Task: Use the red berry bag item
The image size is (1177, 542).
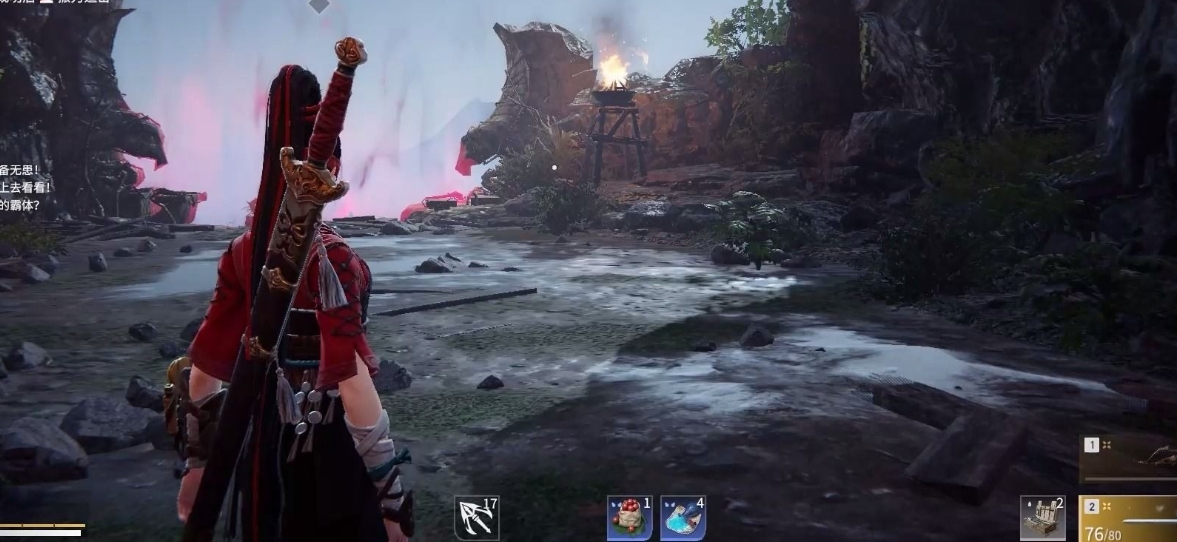Action: click(x=629, y=518)
